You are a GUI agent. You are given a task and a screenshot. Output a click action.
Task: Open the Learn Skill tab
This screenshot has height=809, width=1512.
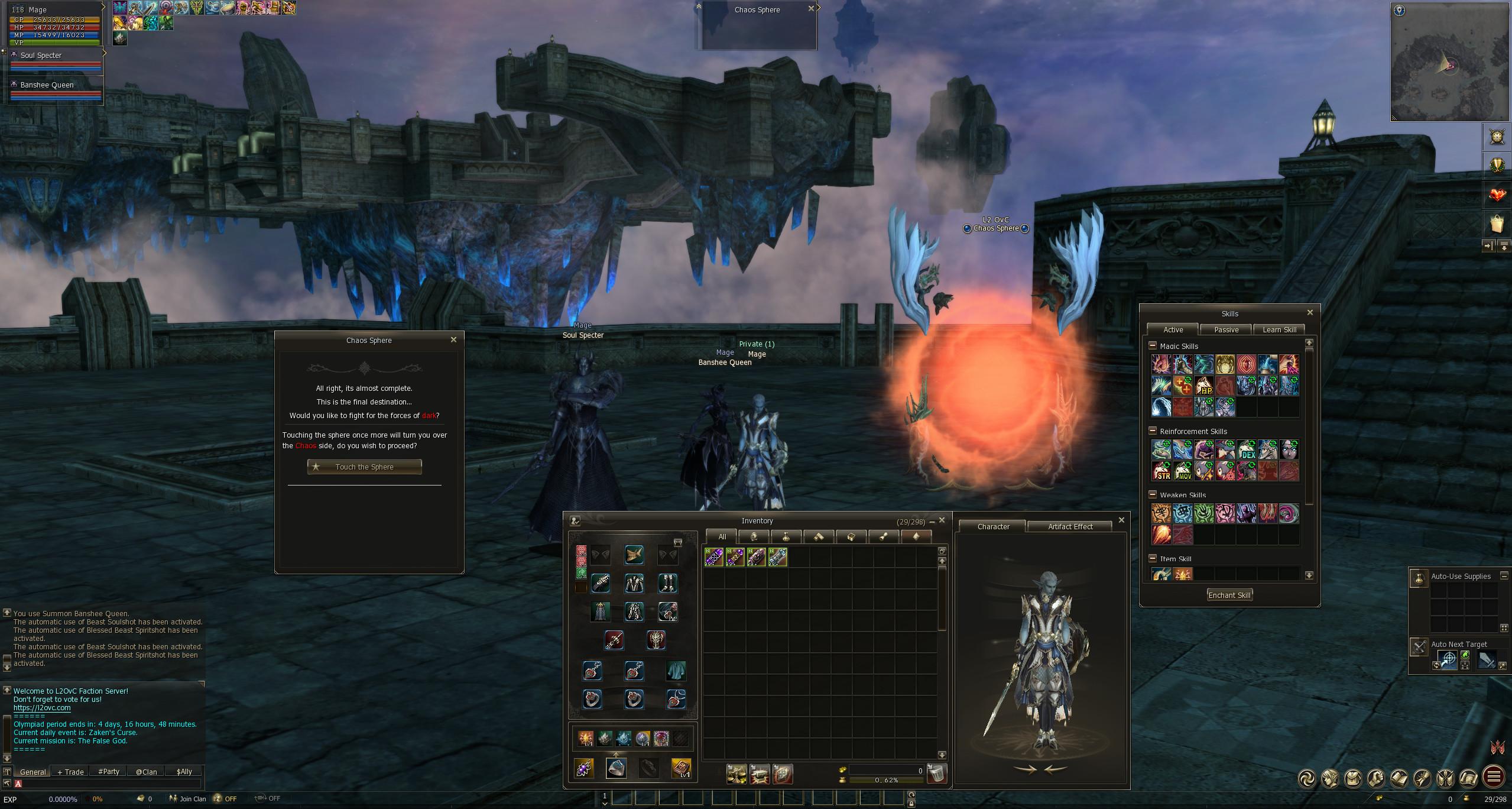pos(1279,330)
